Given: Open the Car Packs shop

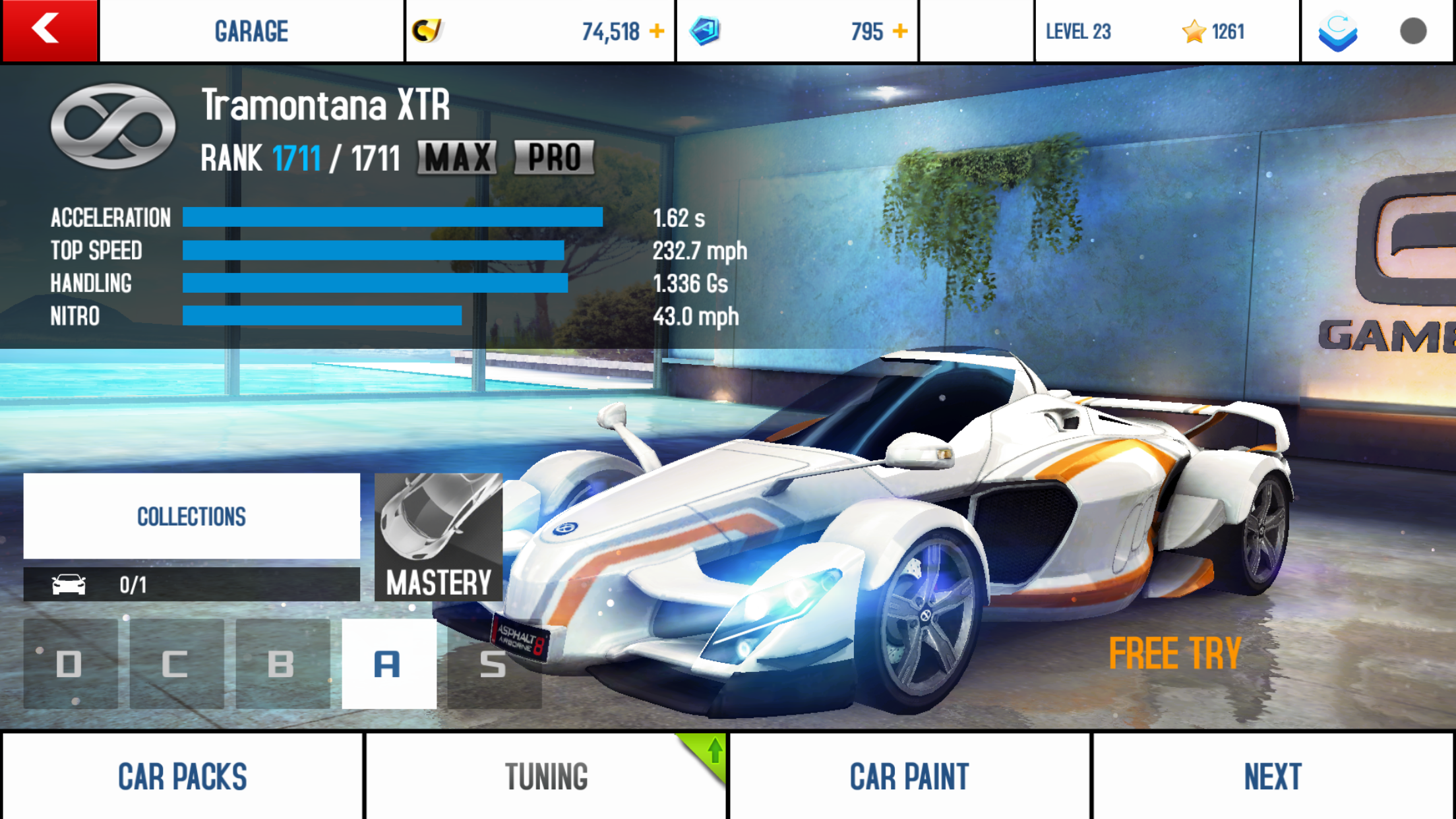Looking at the screenshot, I should tap(183, 776).
